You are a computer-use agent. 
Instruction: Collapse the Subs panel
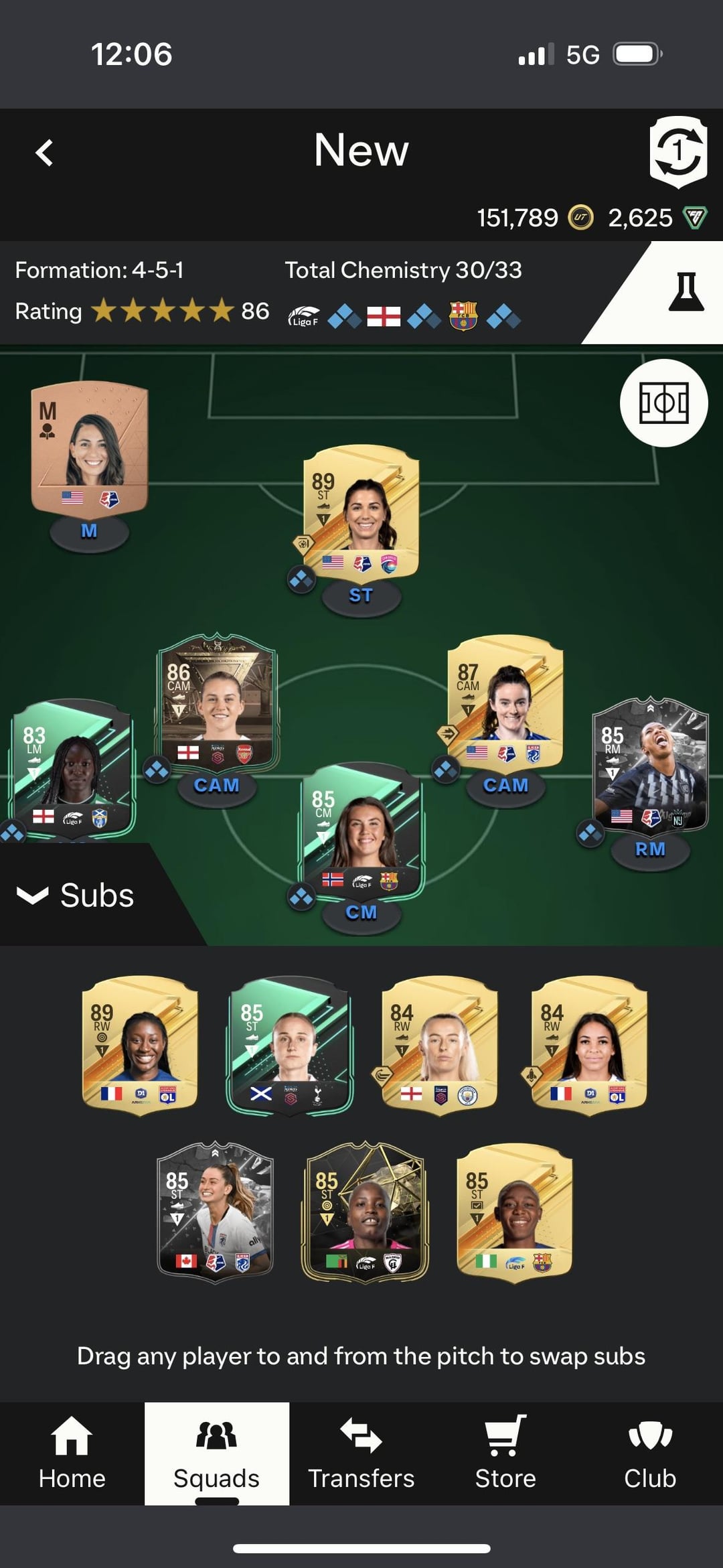pyautogui.click(x=76, y=896)
